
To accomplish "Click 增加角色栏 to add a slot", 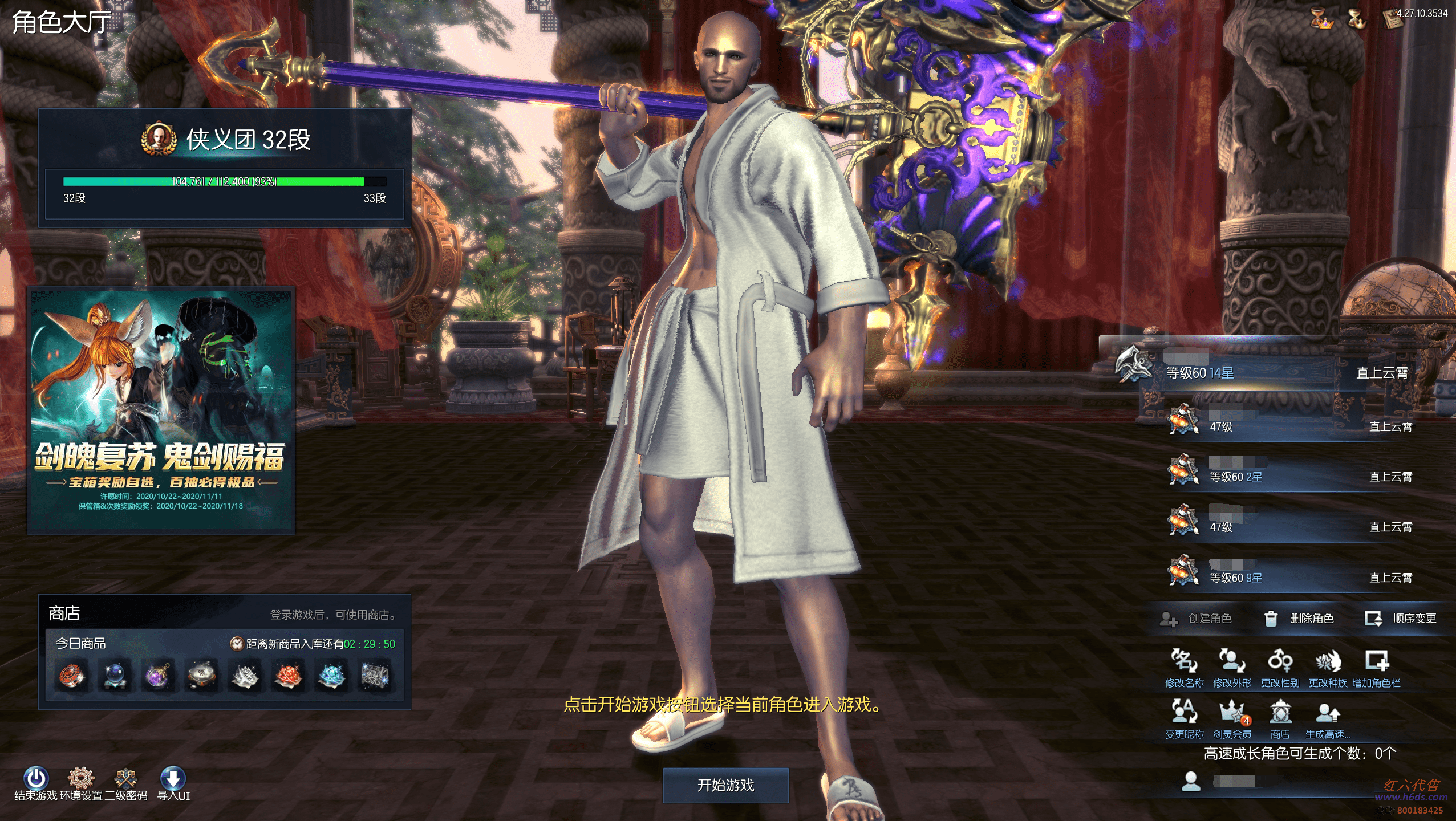I will coord(1376,667).
